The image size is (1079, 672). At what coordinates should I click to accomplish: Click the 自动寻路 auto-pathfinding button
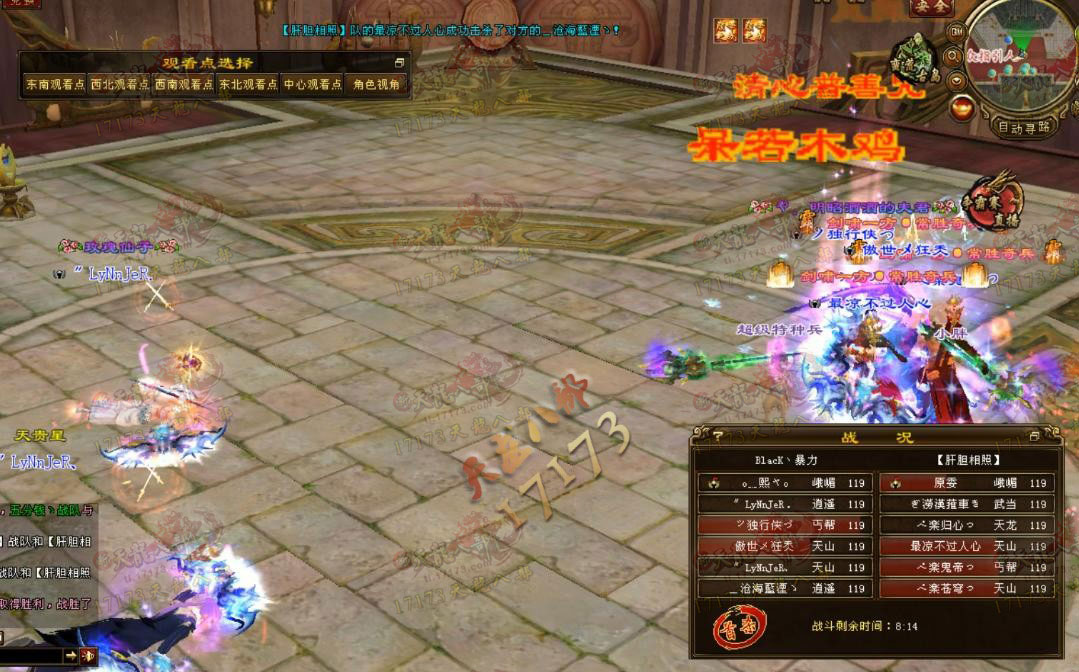click(x=1024, y=128)
